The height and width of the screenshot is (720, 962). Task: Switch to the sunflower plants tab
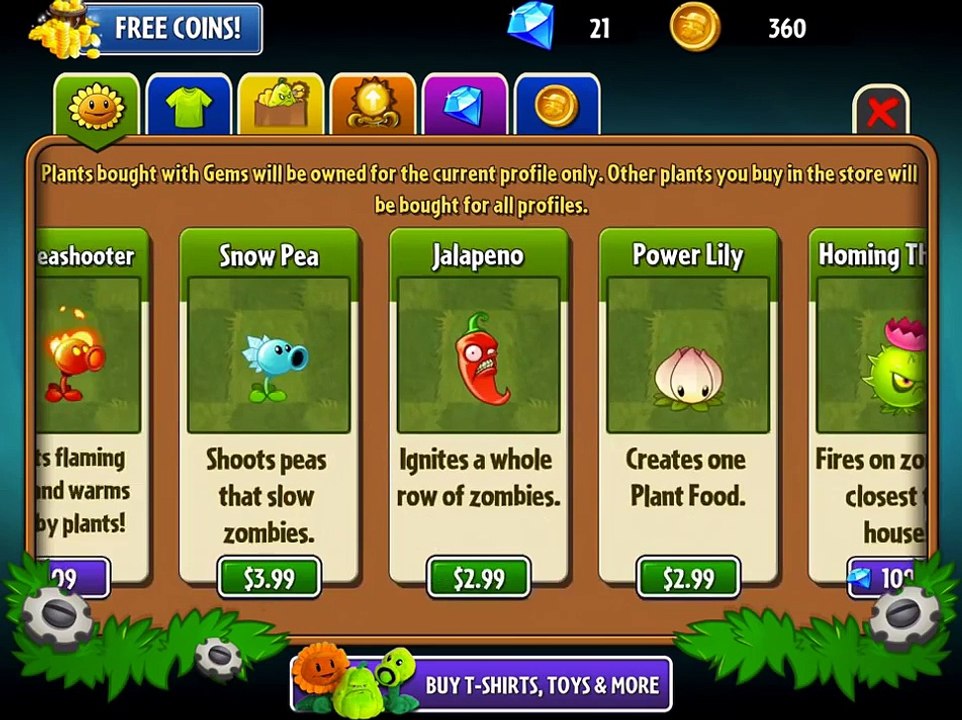click(x=96, y=106)
